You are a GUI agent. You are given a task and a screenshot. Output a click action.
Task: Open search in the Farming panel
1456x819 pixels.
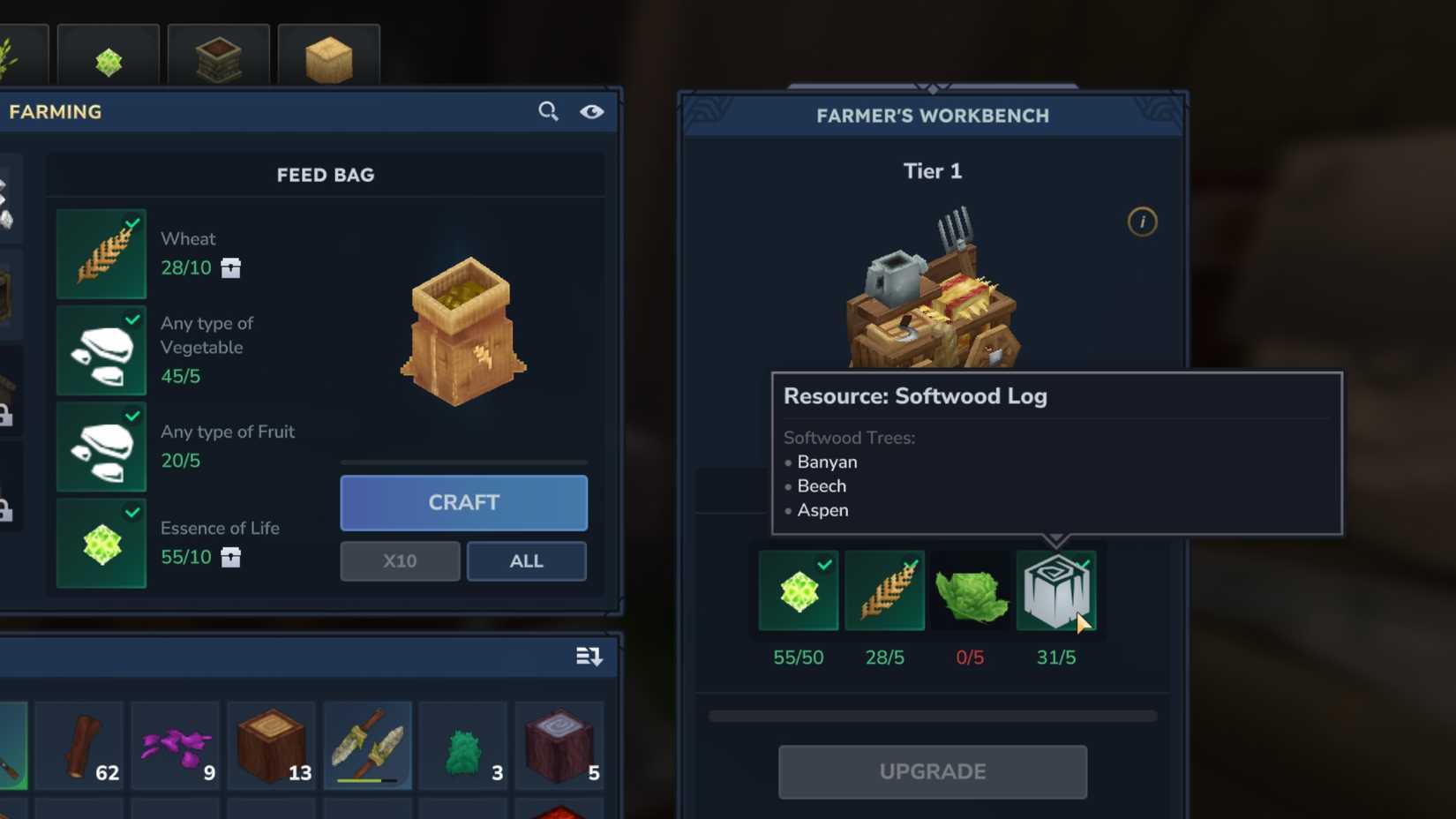click(548, 111)
